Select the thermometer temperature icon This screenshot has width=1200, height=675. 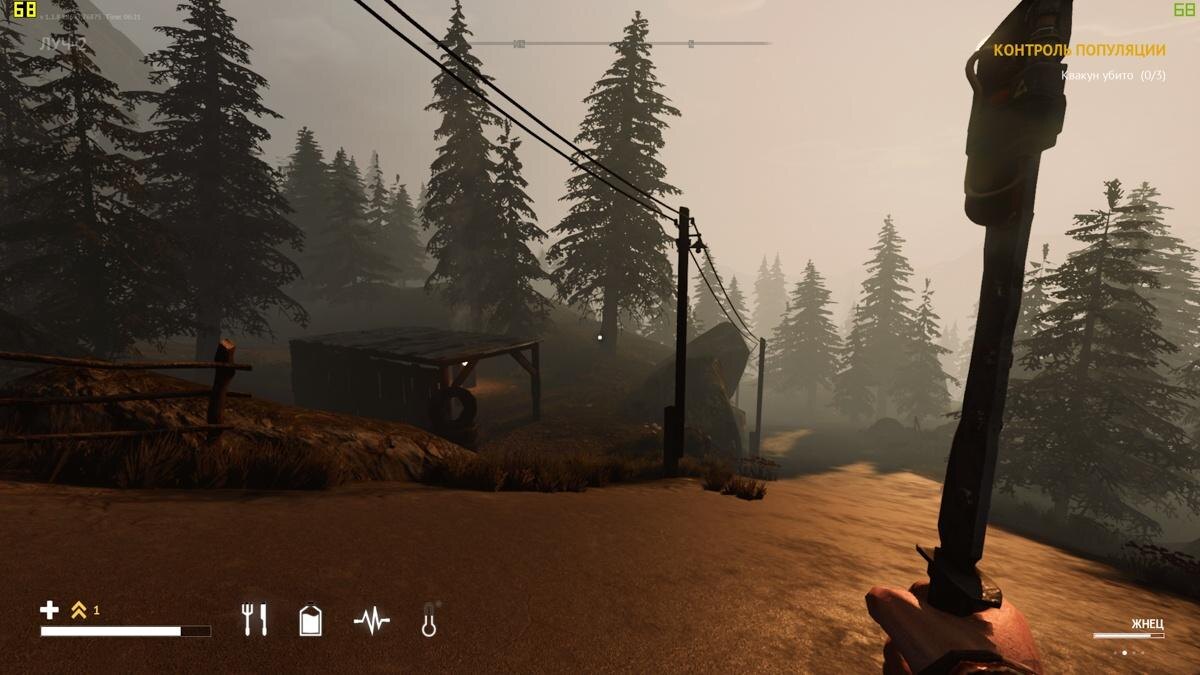[429, 620]
